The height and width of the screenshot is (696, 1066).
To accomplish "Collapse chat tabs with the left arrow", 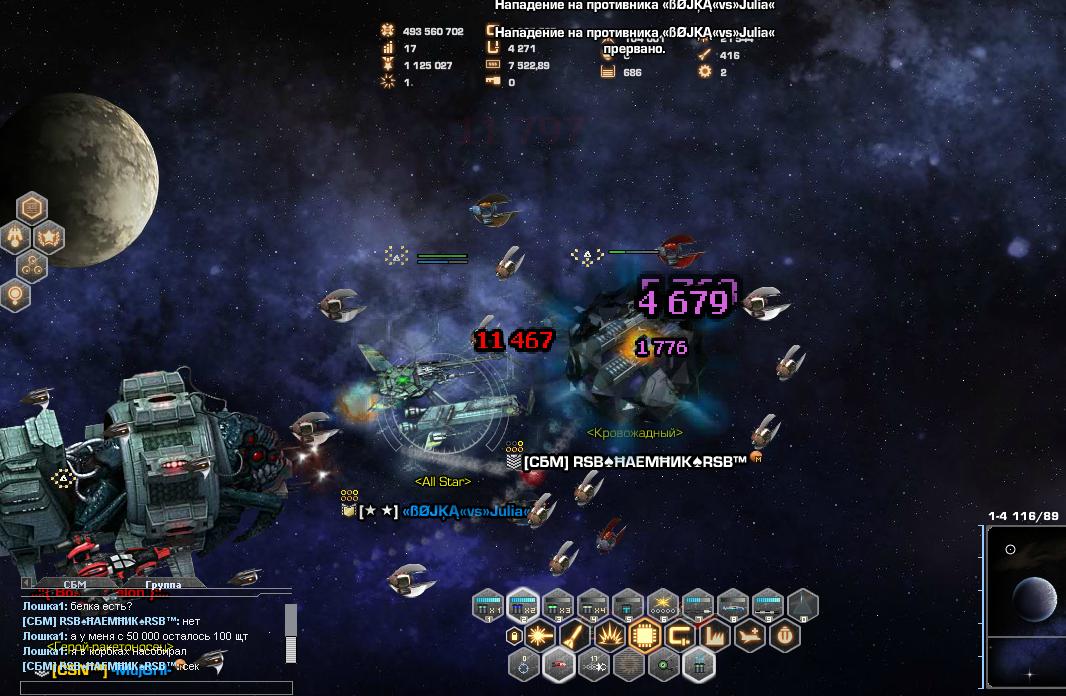I will click(28, 584).
